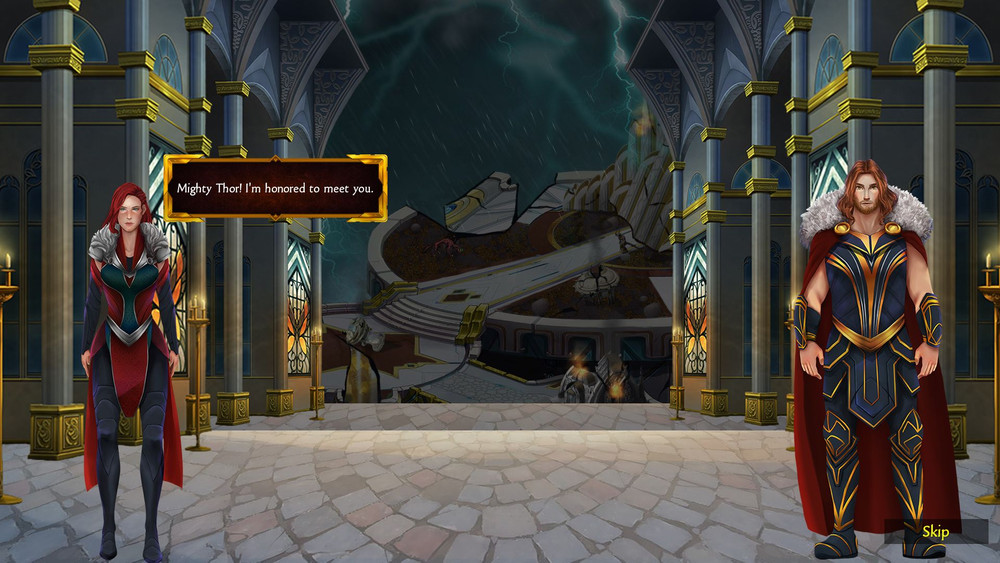1000x563 pixels.
Task: Advance the "Mighty Thor!" dialogue box
Action: (x=275, y=188)
